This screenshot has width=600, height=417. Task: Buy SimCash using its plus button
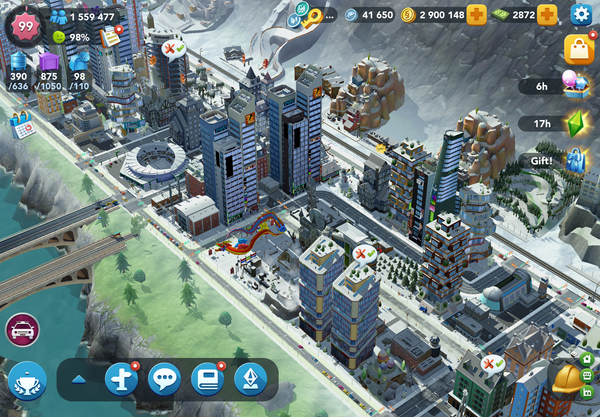coord(547,14)
